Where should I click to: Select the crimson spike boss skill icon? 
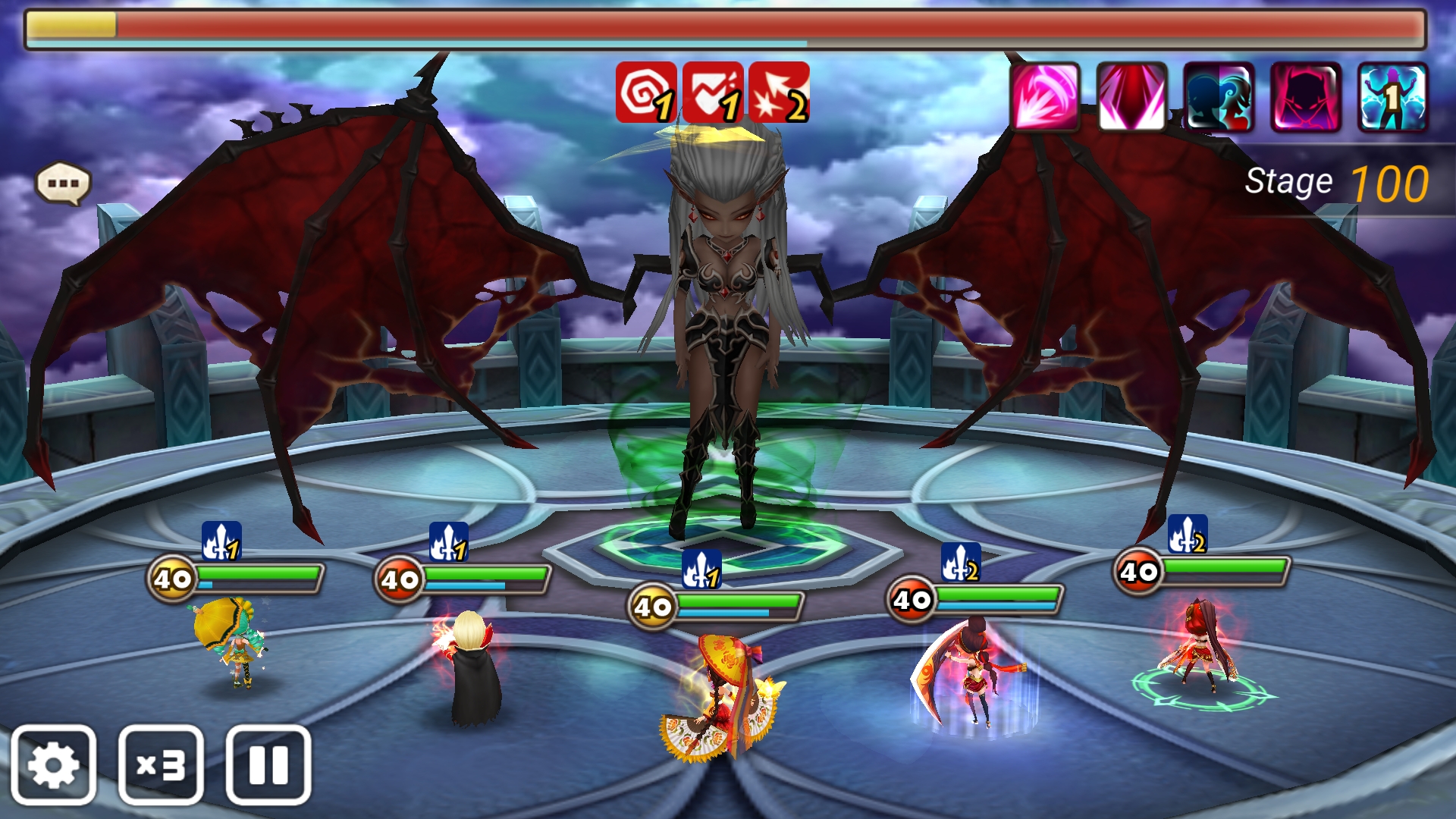1131,96
